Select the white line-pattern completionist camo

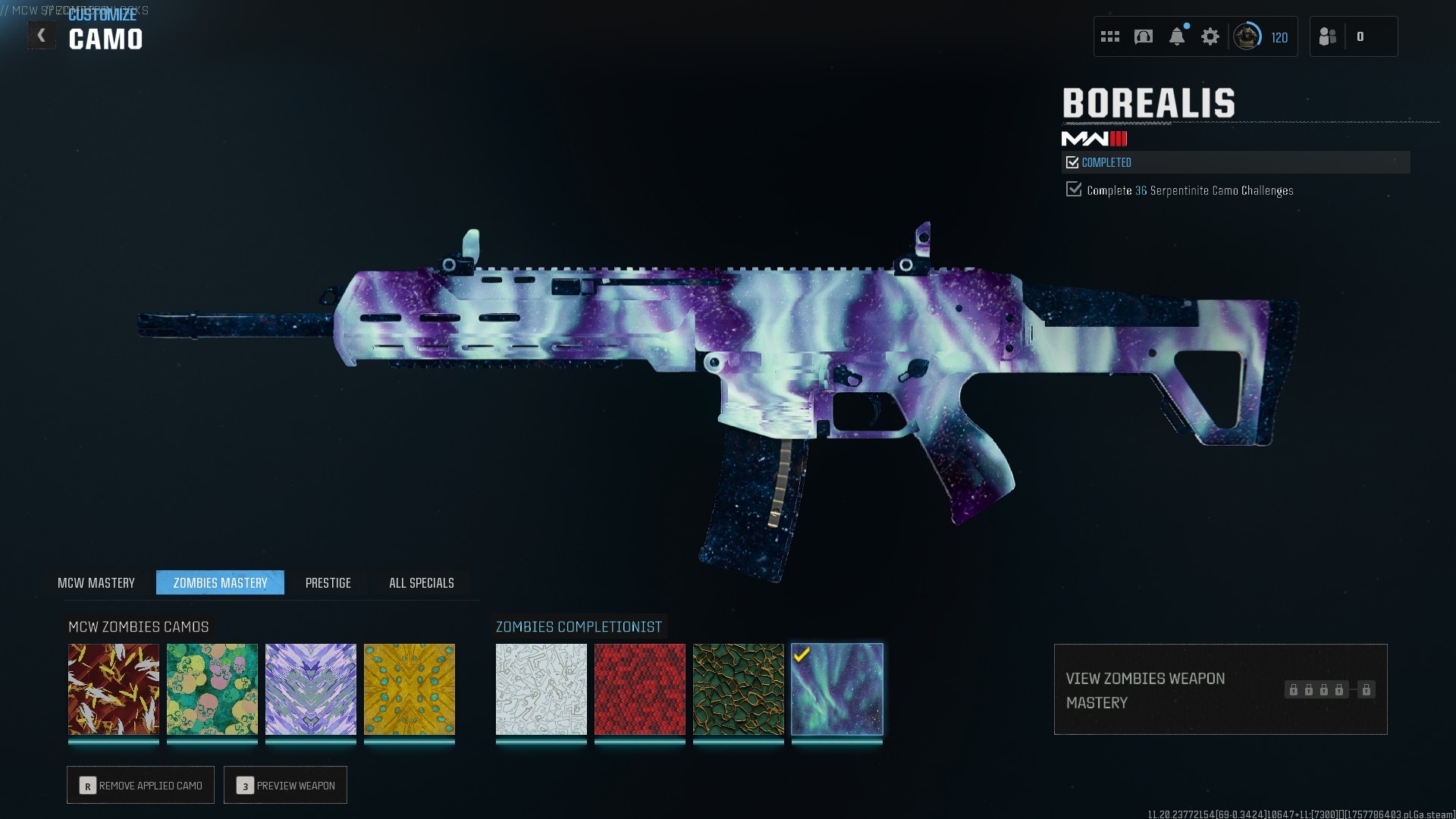click(541, 689)
